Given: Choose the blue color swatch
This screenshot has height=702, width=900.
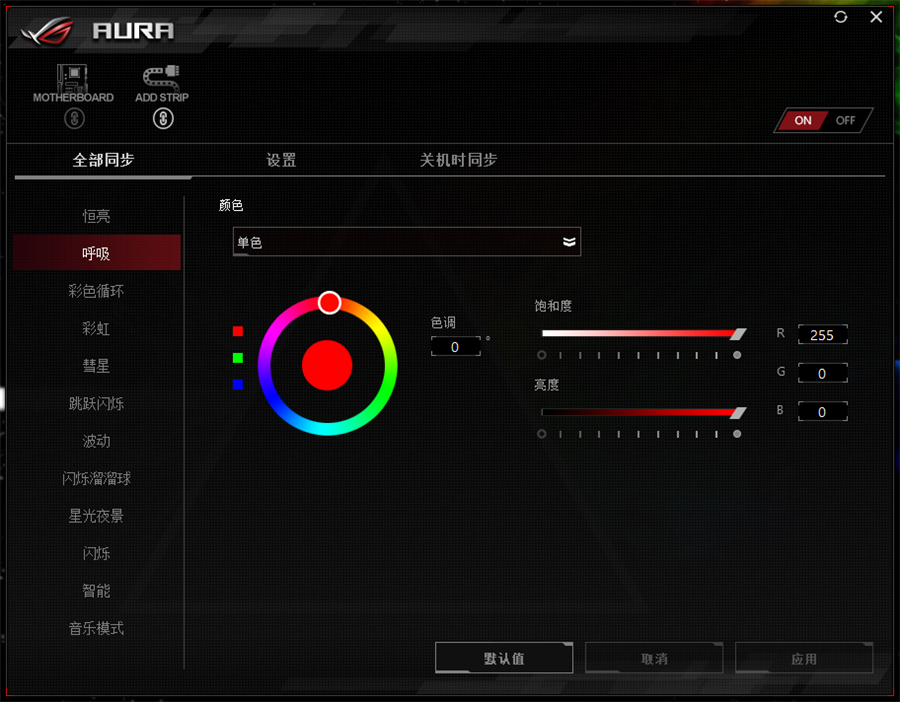Looking at the screenshot, I should tap(238, 384).
